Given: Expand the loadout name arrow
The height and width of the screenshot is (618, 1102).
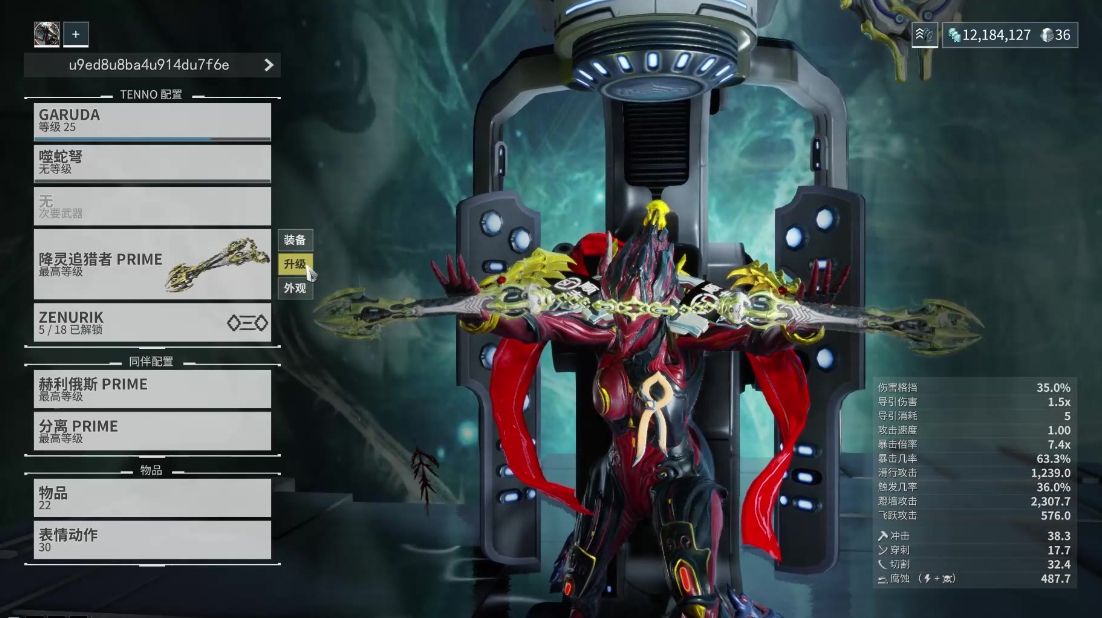Looking at the screenshot, I should tap(269, 65).
